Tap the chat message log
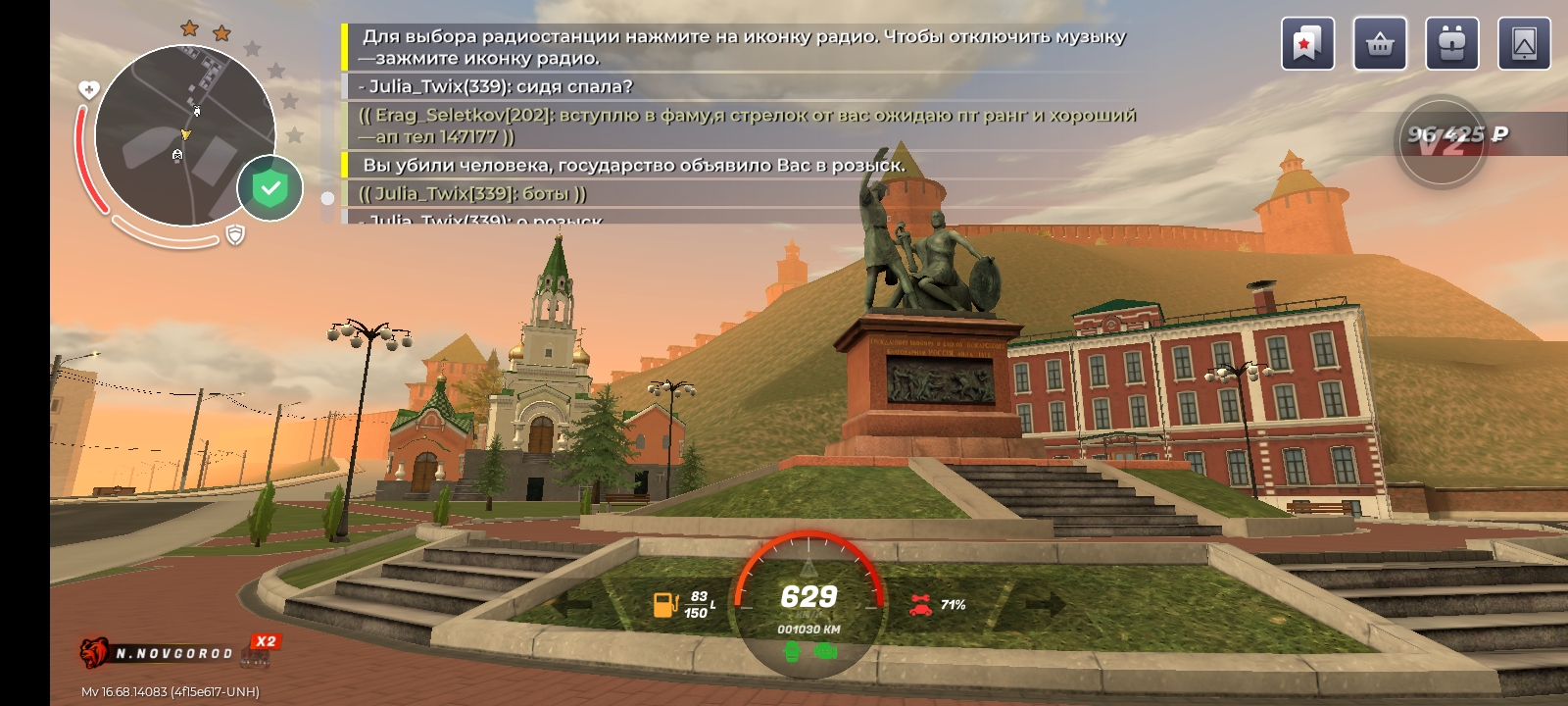 [735, 123]
